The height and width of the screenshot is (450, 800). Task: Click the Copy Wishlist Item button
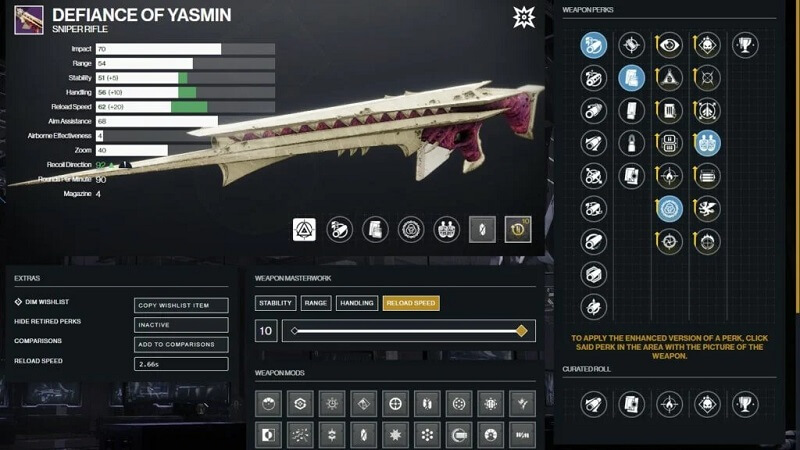(x=181, y=305)
